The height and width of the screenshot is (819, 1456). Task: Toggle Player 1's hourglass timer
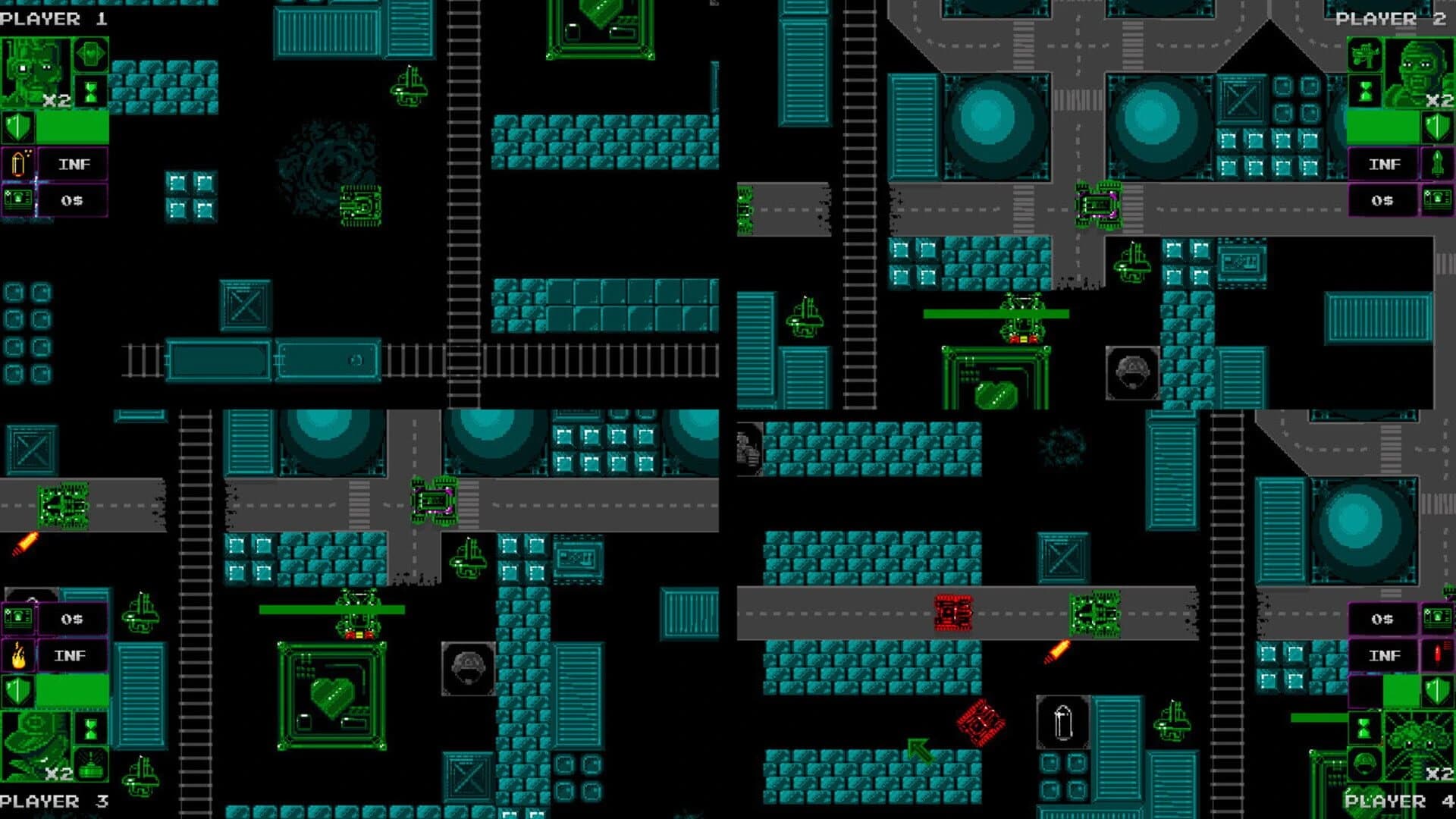pos(90,90)
